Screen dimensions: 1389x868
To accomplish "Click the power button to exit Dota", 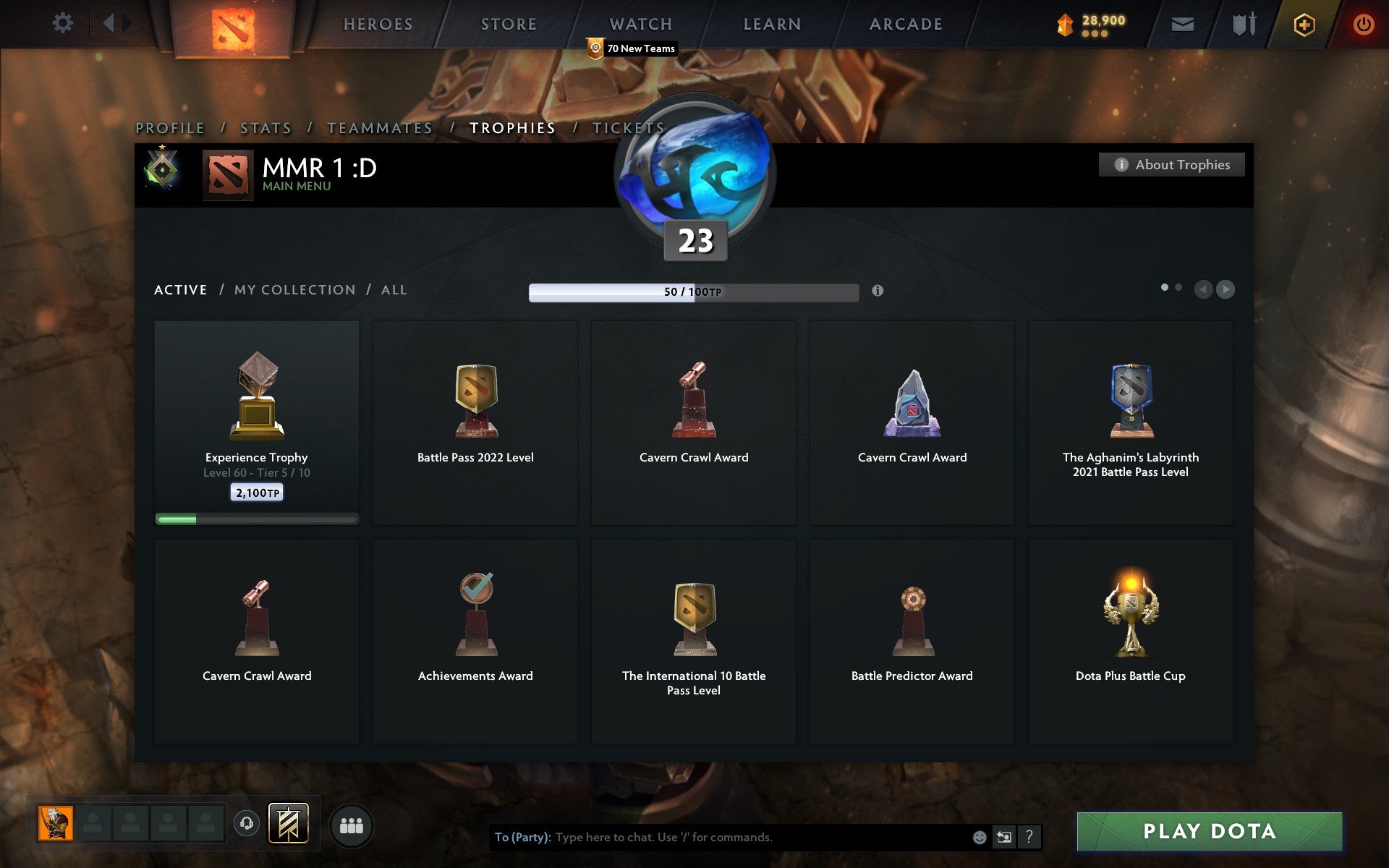I will point(1363,23).
